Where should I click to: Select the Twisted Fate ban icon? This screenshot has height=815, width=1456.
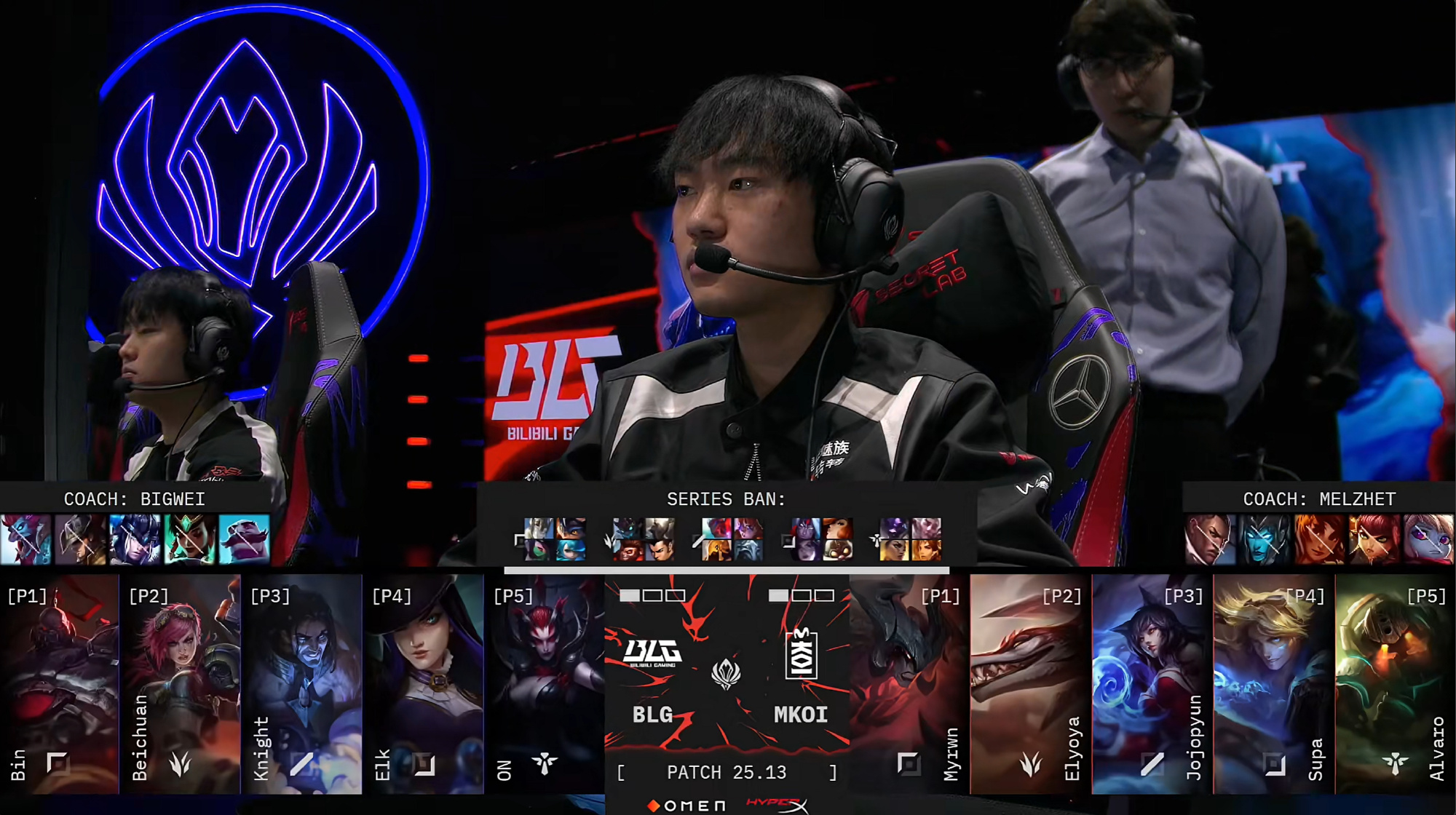(x=81, y=540)
